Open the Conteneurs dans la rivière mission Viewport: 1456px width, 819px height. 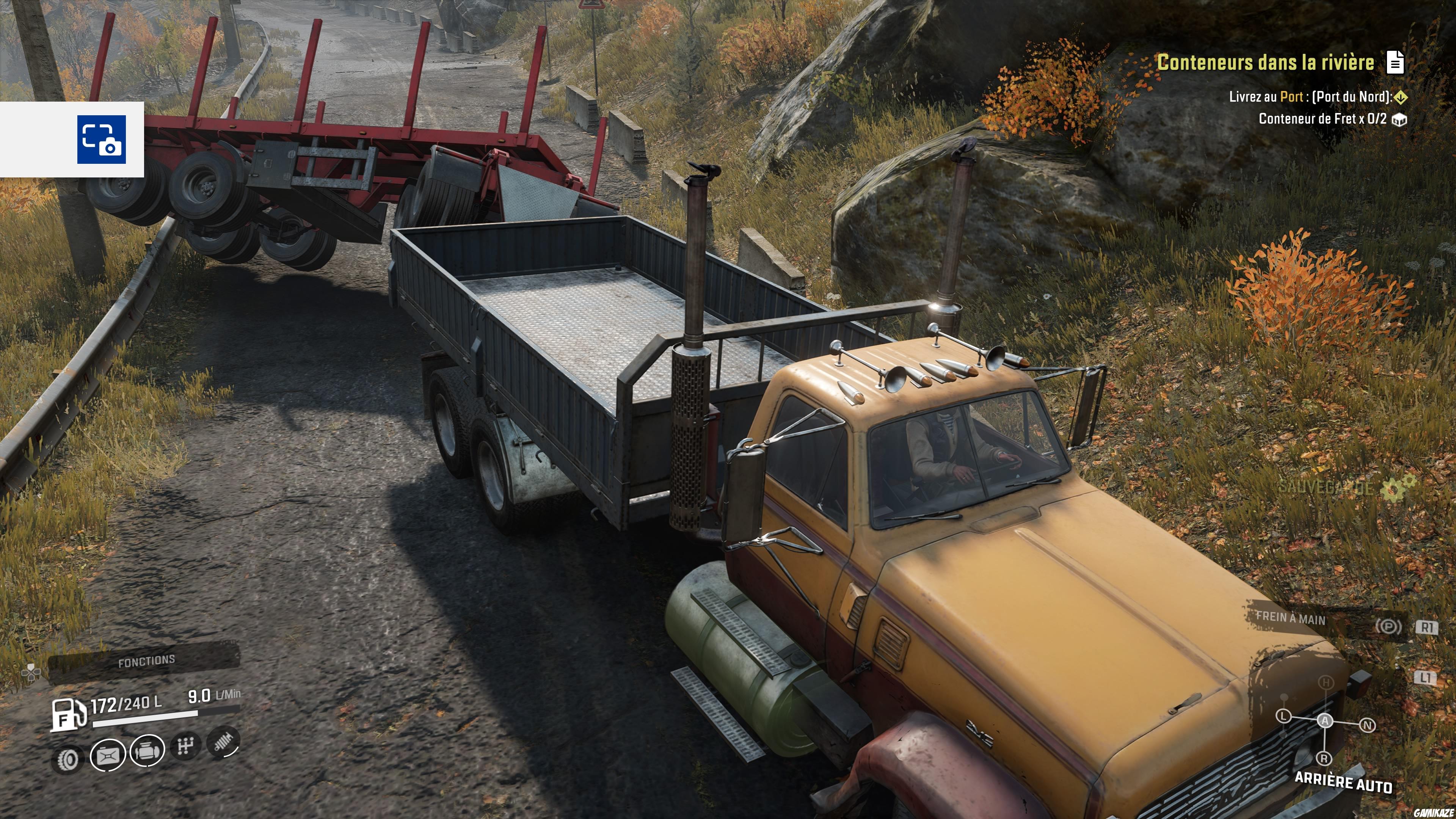point(1265,62)
